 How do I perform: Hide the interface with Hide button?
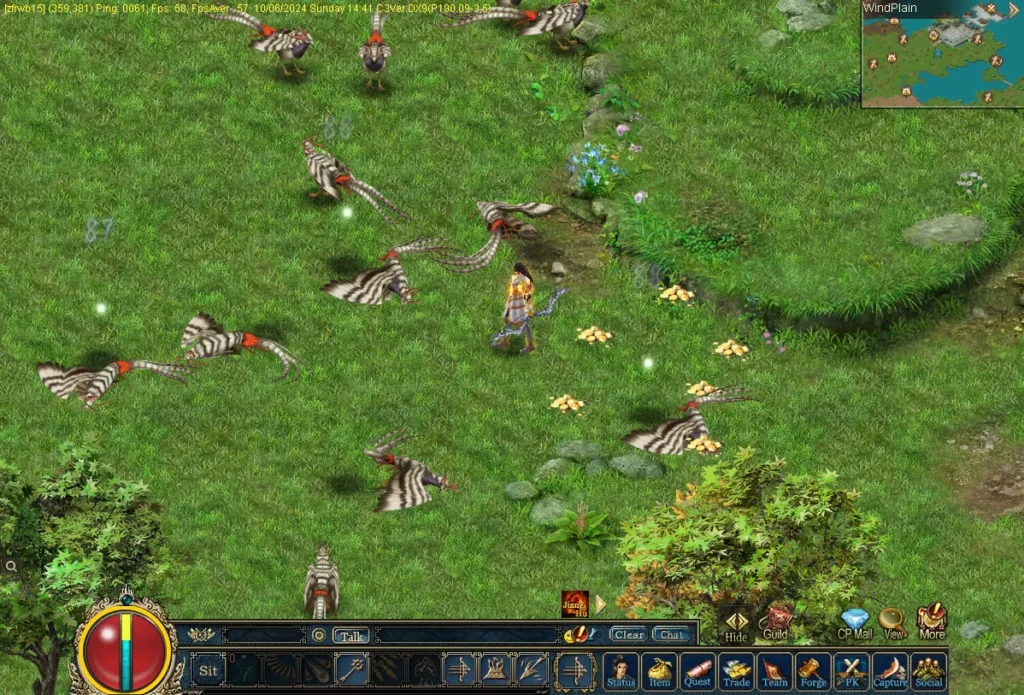[x=736, y=624]
